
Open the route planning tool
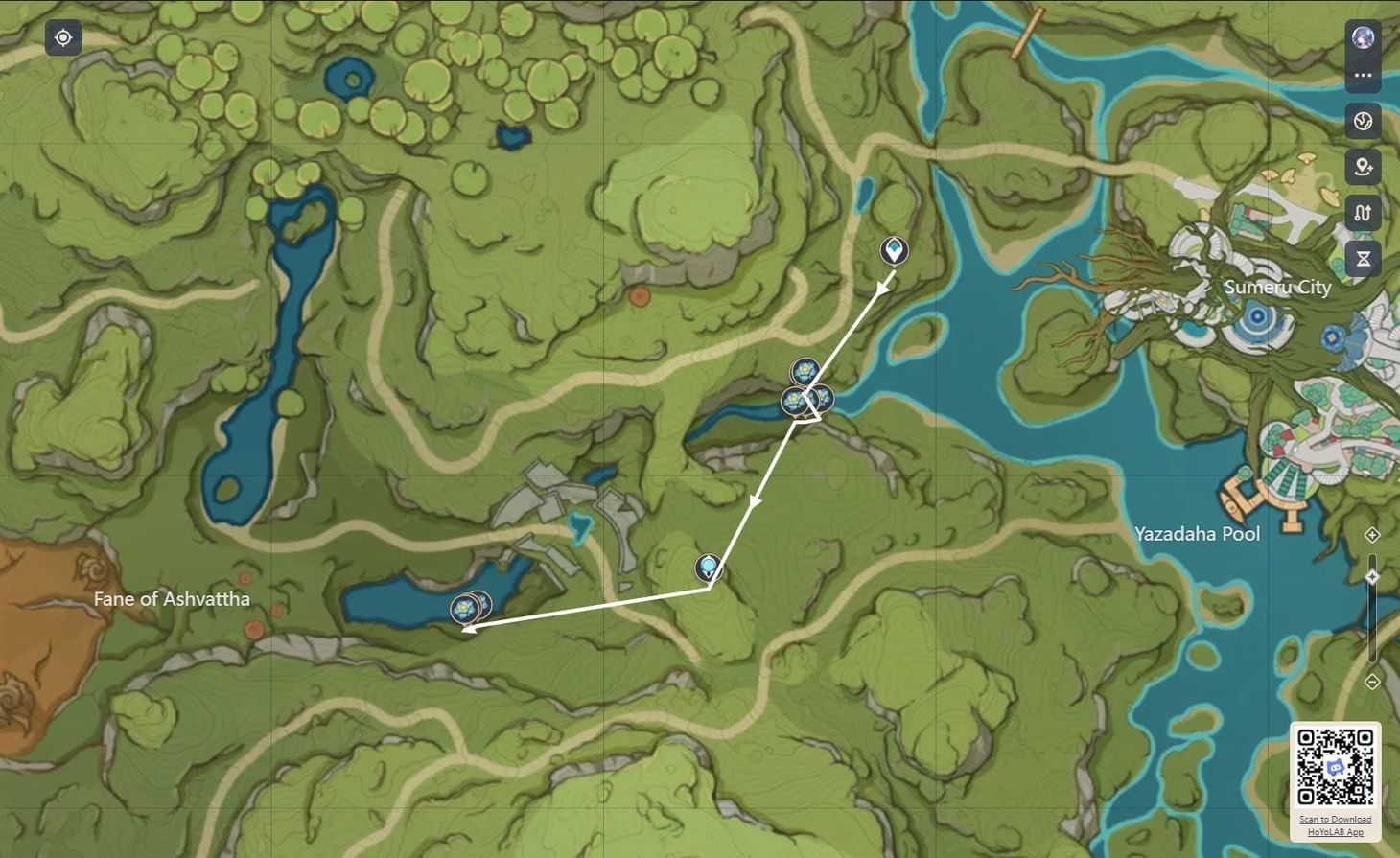point(1363,213)
